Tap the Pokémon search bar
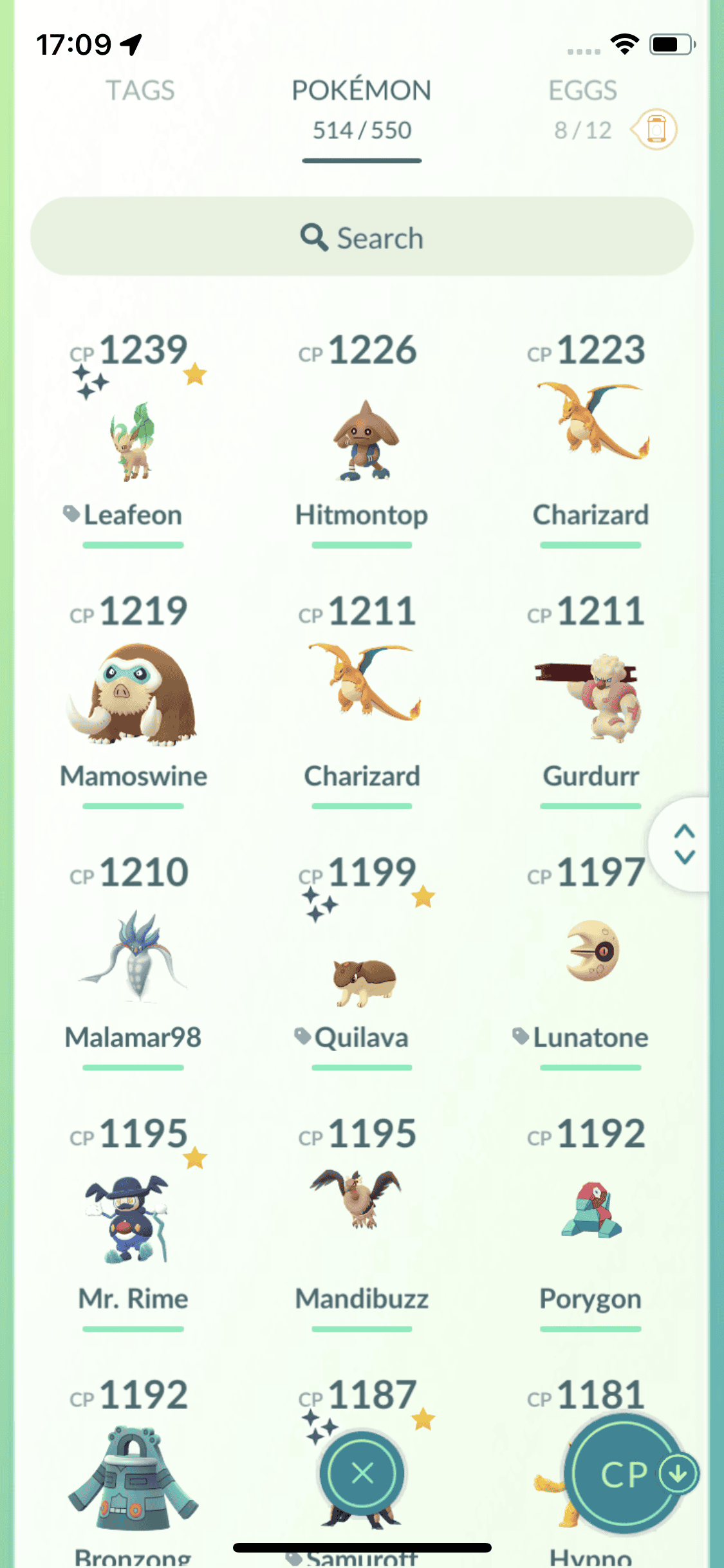The image size is (724, 1568). (x=362, y=237)
